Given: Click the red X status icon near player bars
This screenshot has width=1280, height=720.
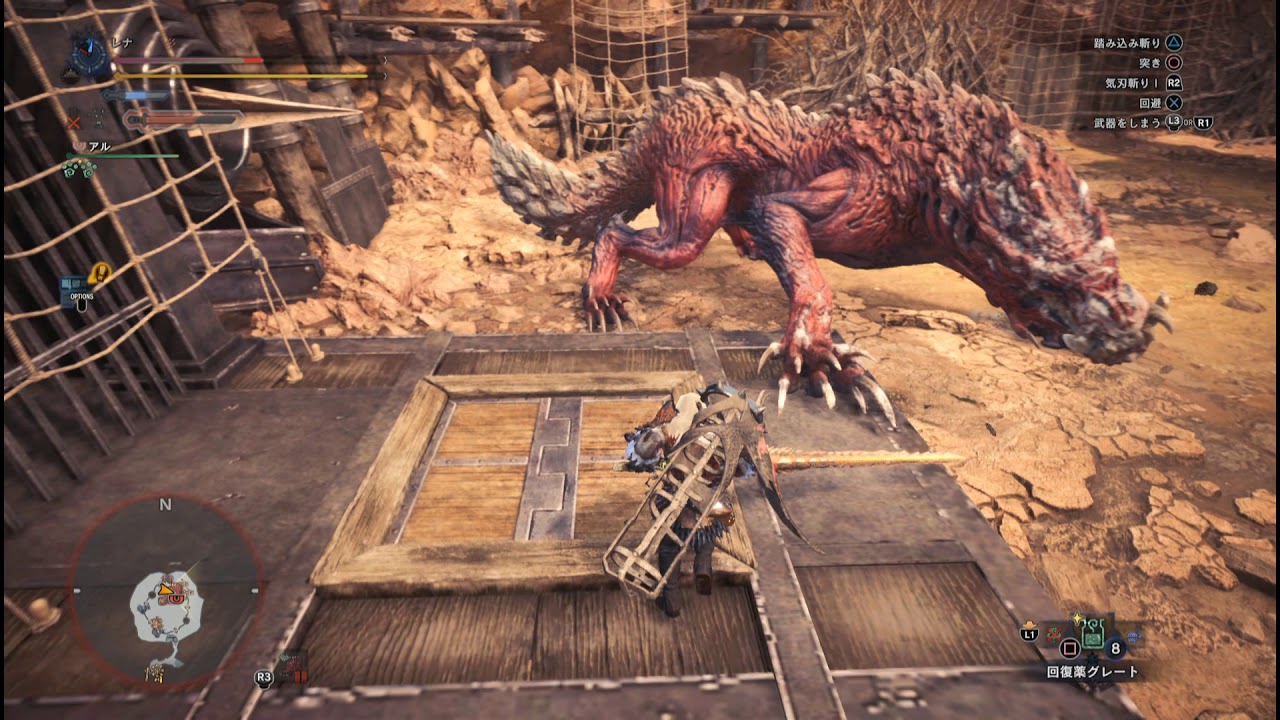Looking at the screenshot, I should coord(75,122).
